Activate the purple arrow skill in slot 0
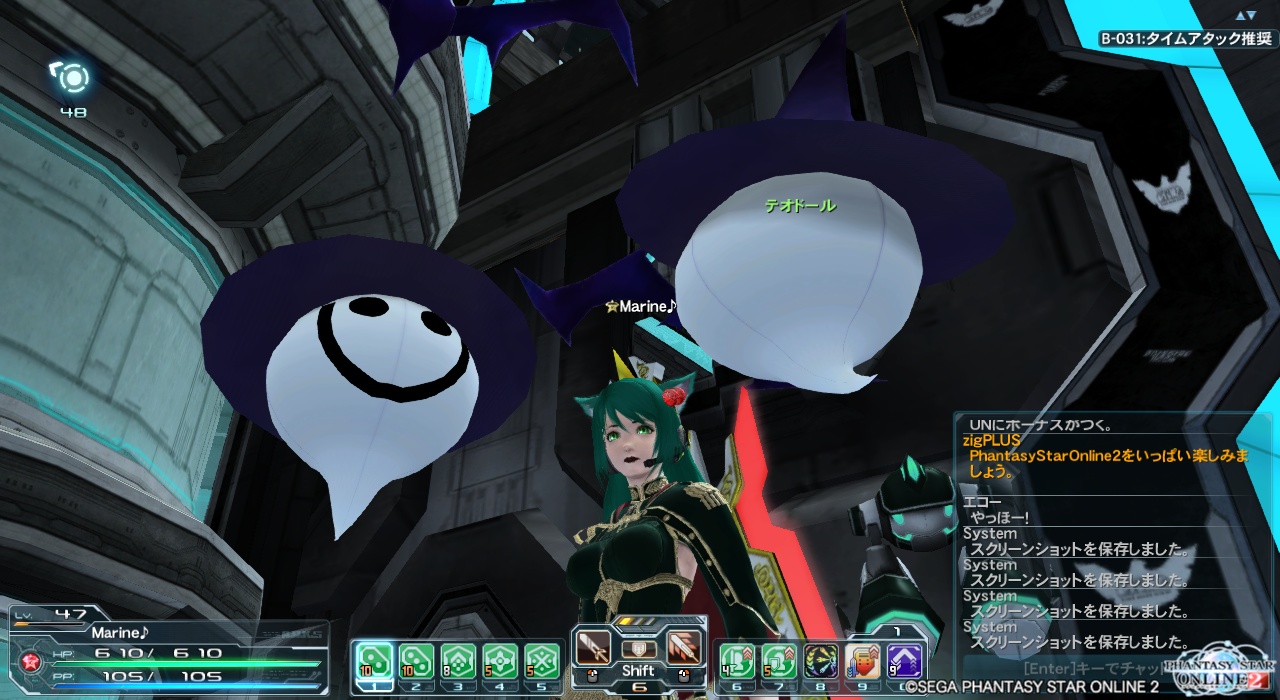Image resolution: width=1280 pixels, height=700 pixels. 904,660
